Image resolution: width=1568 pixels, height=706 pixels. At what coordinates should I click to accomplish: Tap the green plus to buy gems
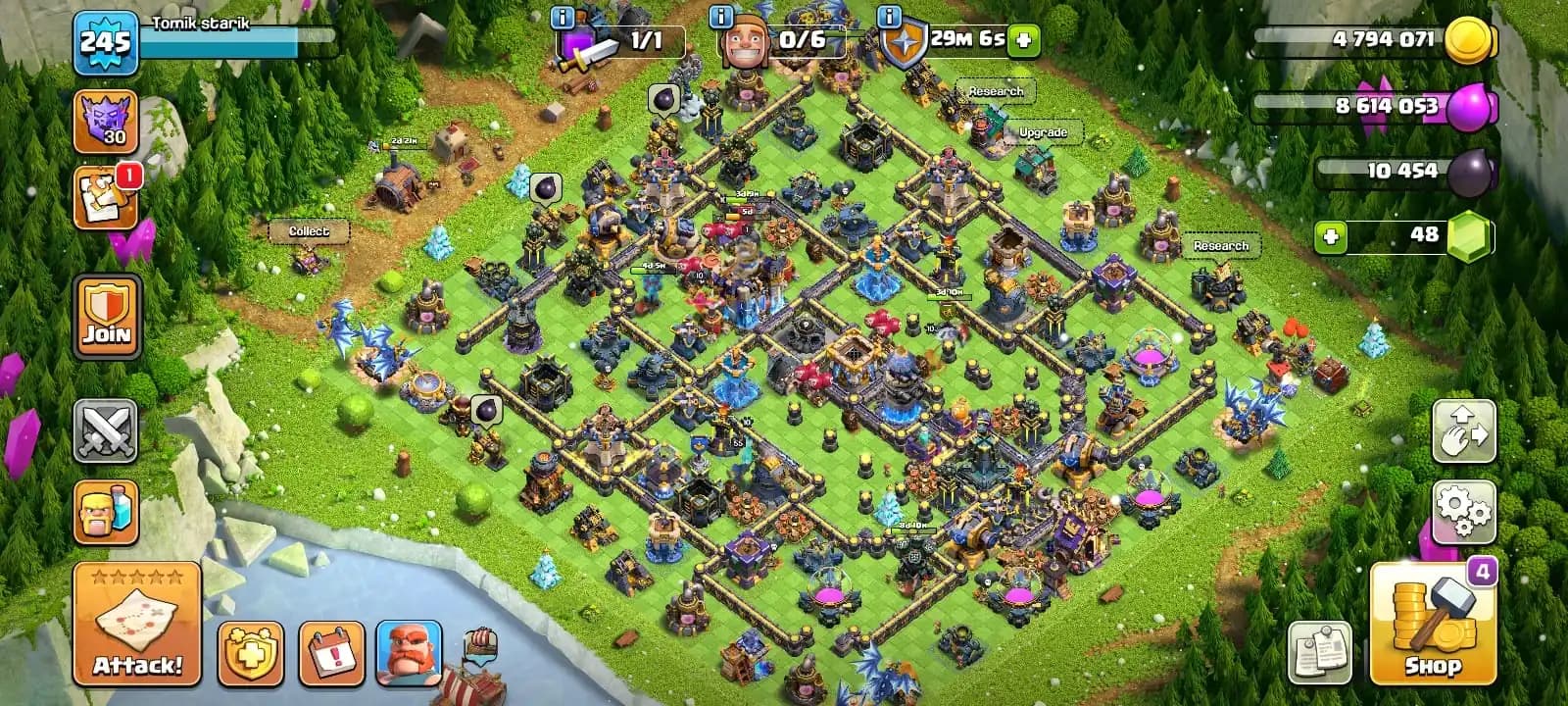1330,235
